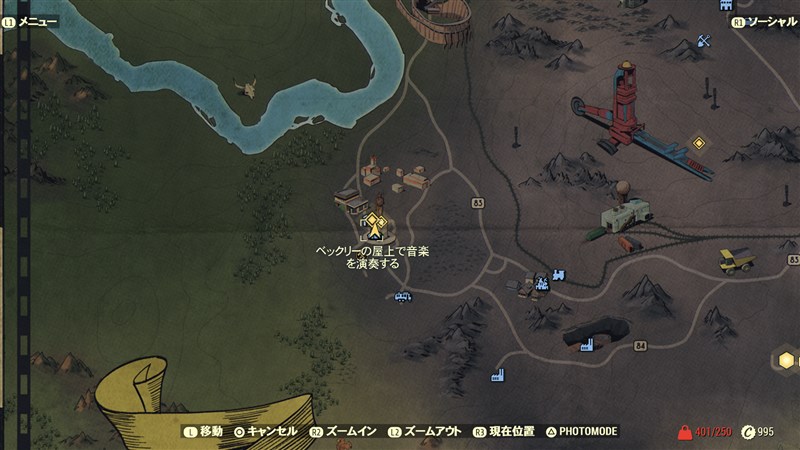Click the crossed pickaxe and shovel marker
Viewport: 800px width, 450px height.
point(704,41)
